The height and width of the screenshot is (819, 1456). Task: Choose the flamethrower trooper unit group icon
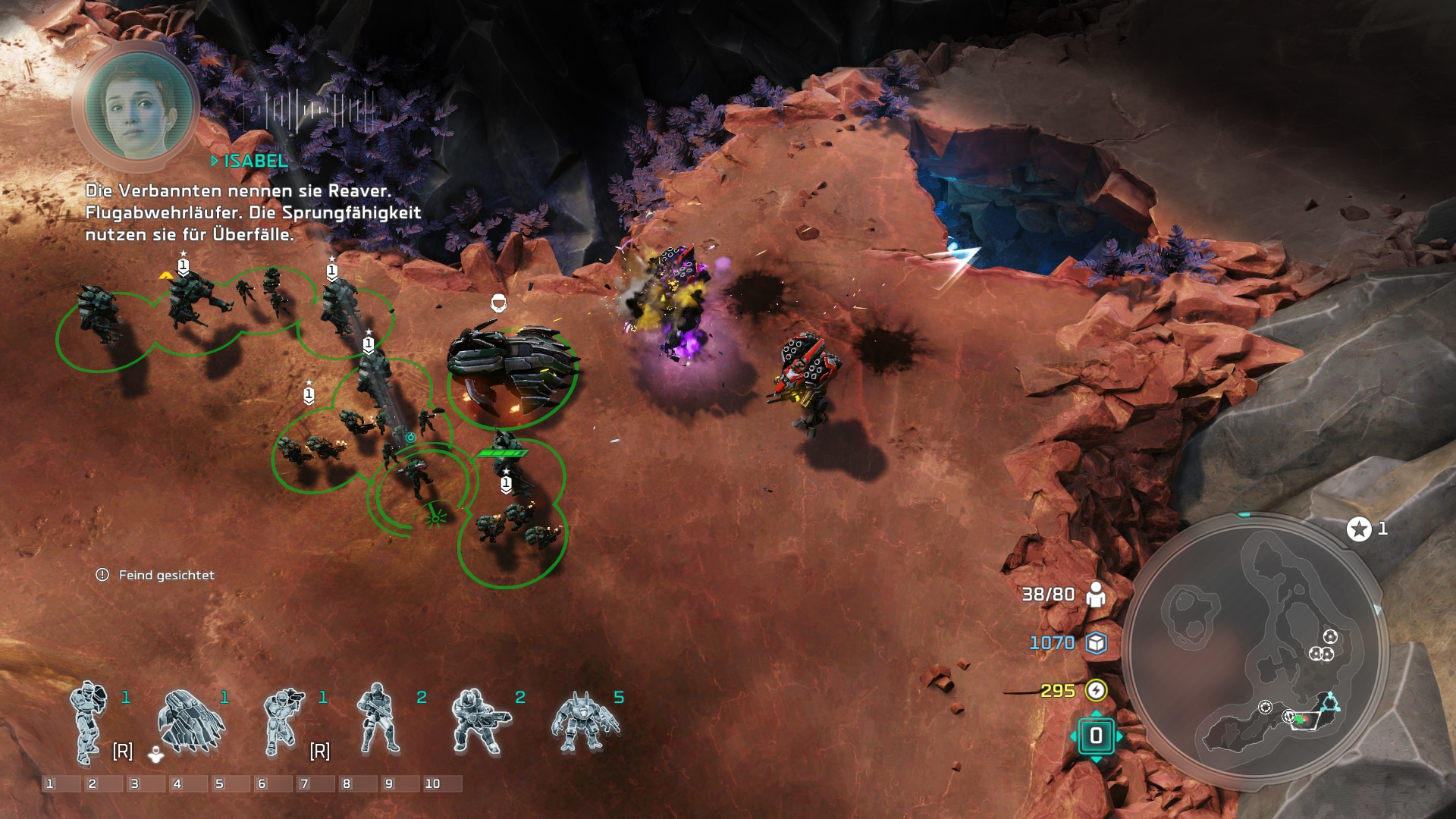[479, 722]
